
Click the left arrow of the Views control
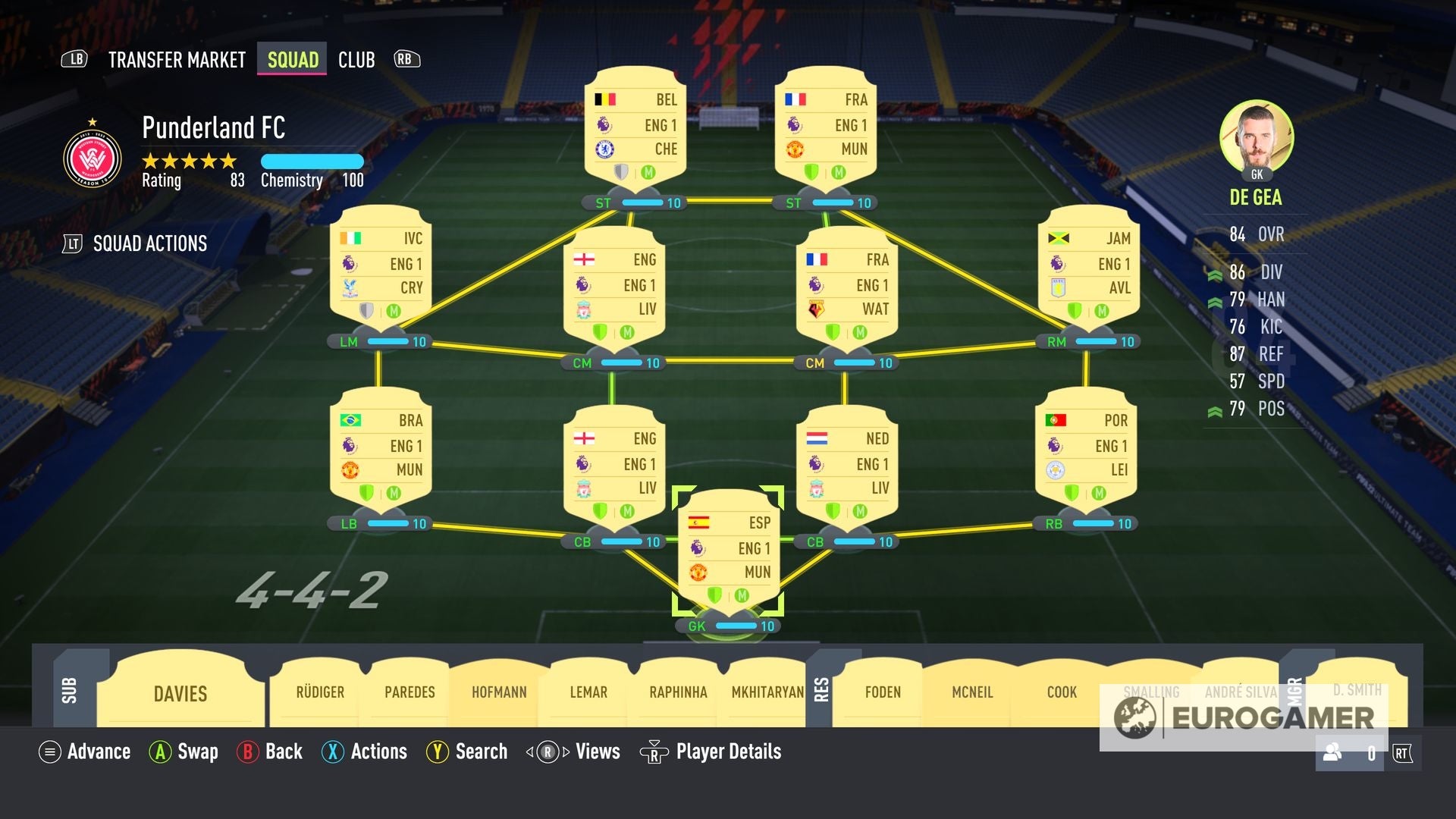pyautogui.click(x=529, y=752)
